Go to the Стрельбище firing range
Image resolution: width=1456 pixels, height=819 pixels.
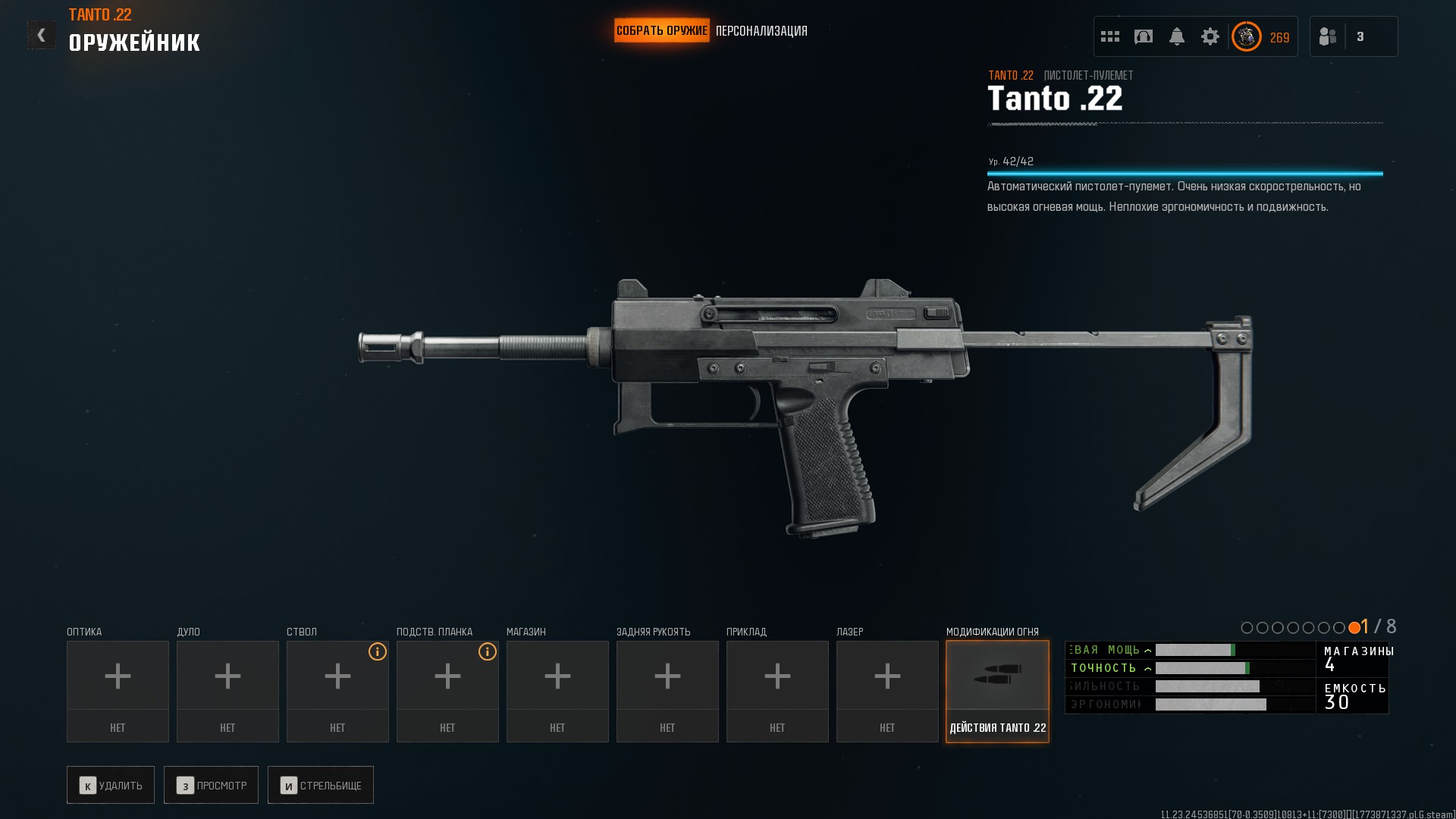point(321,785)
